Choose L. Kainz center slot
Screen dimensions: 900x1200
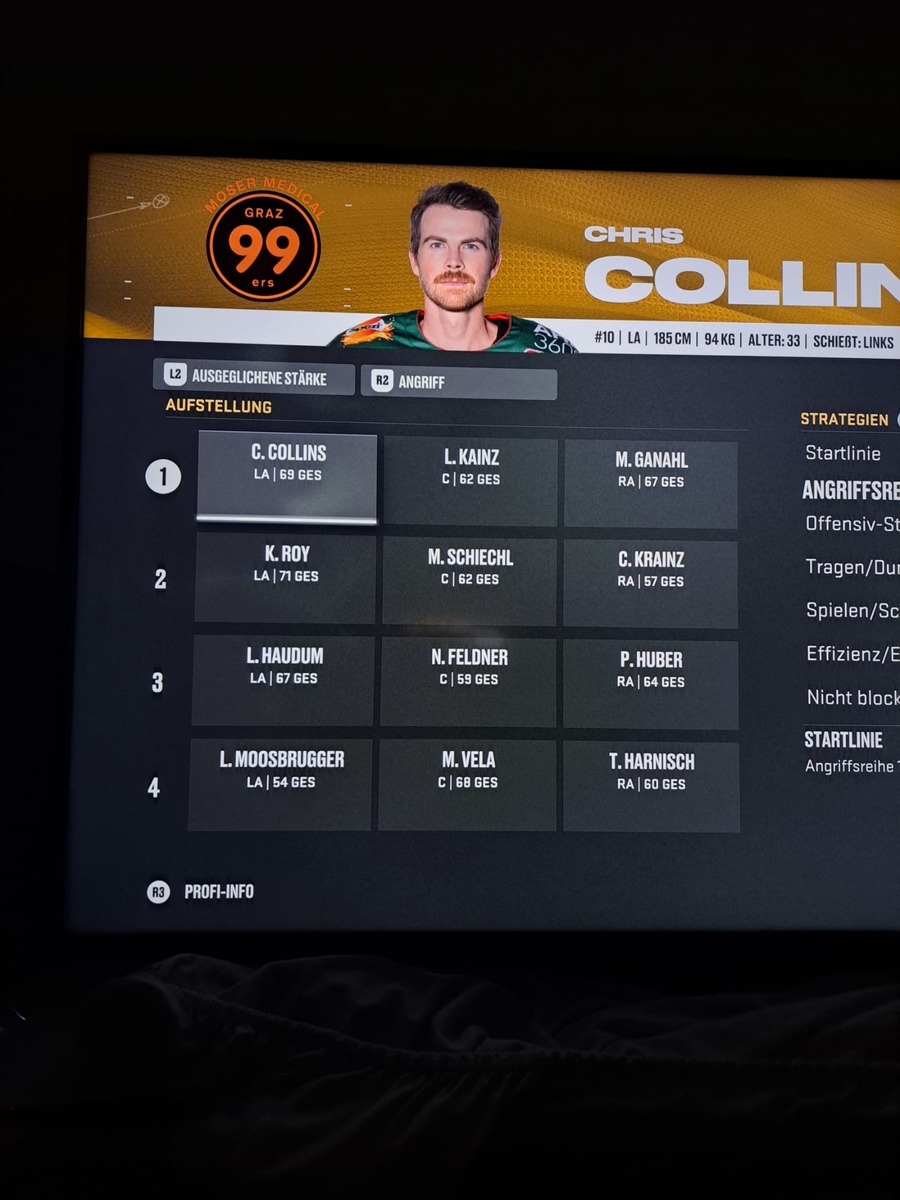click(x=471, y=480)
